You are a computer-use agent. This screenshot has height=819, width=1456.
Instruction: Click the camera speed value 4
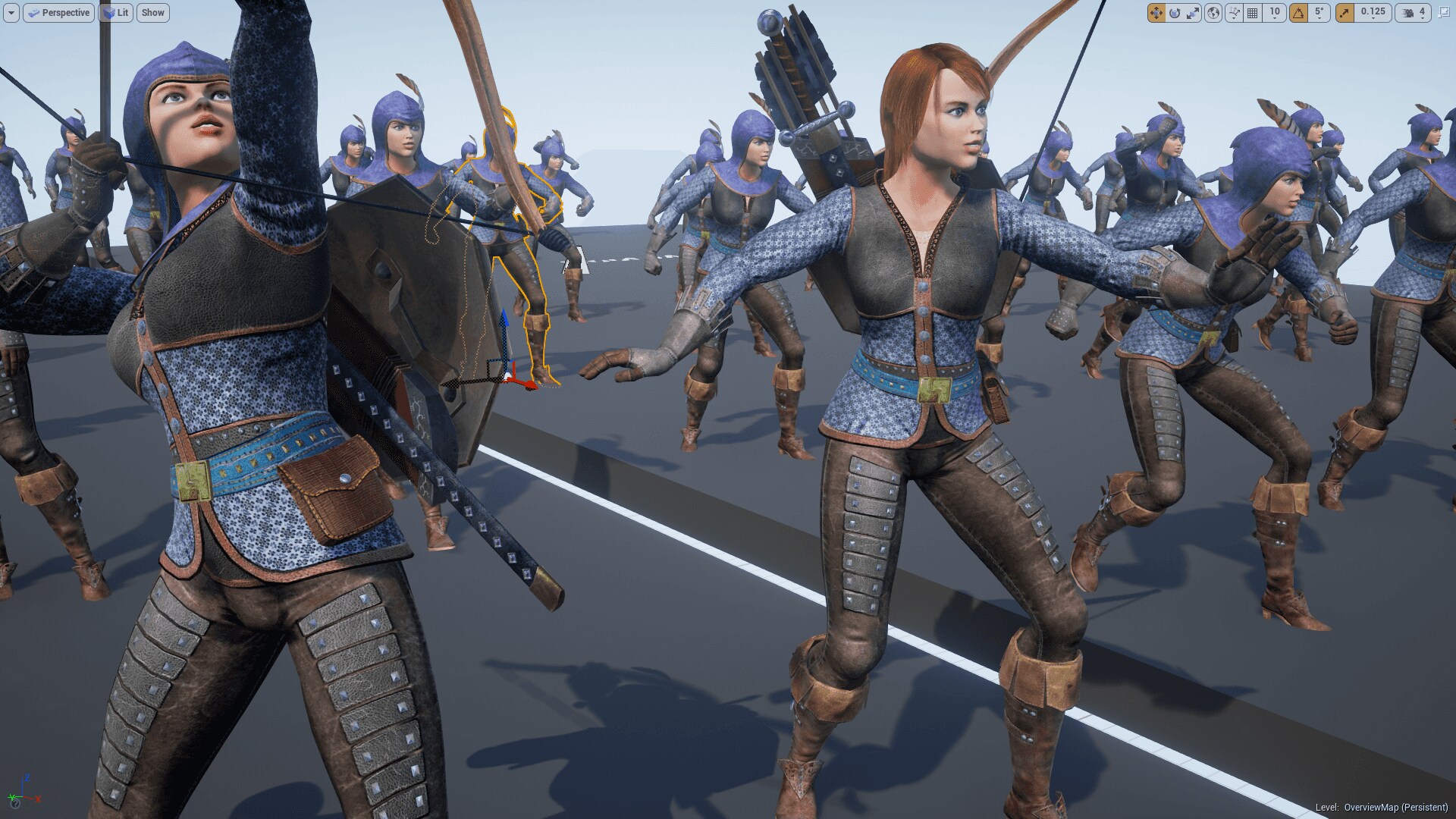[x=1423, y=13]
